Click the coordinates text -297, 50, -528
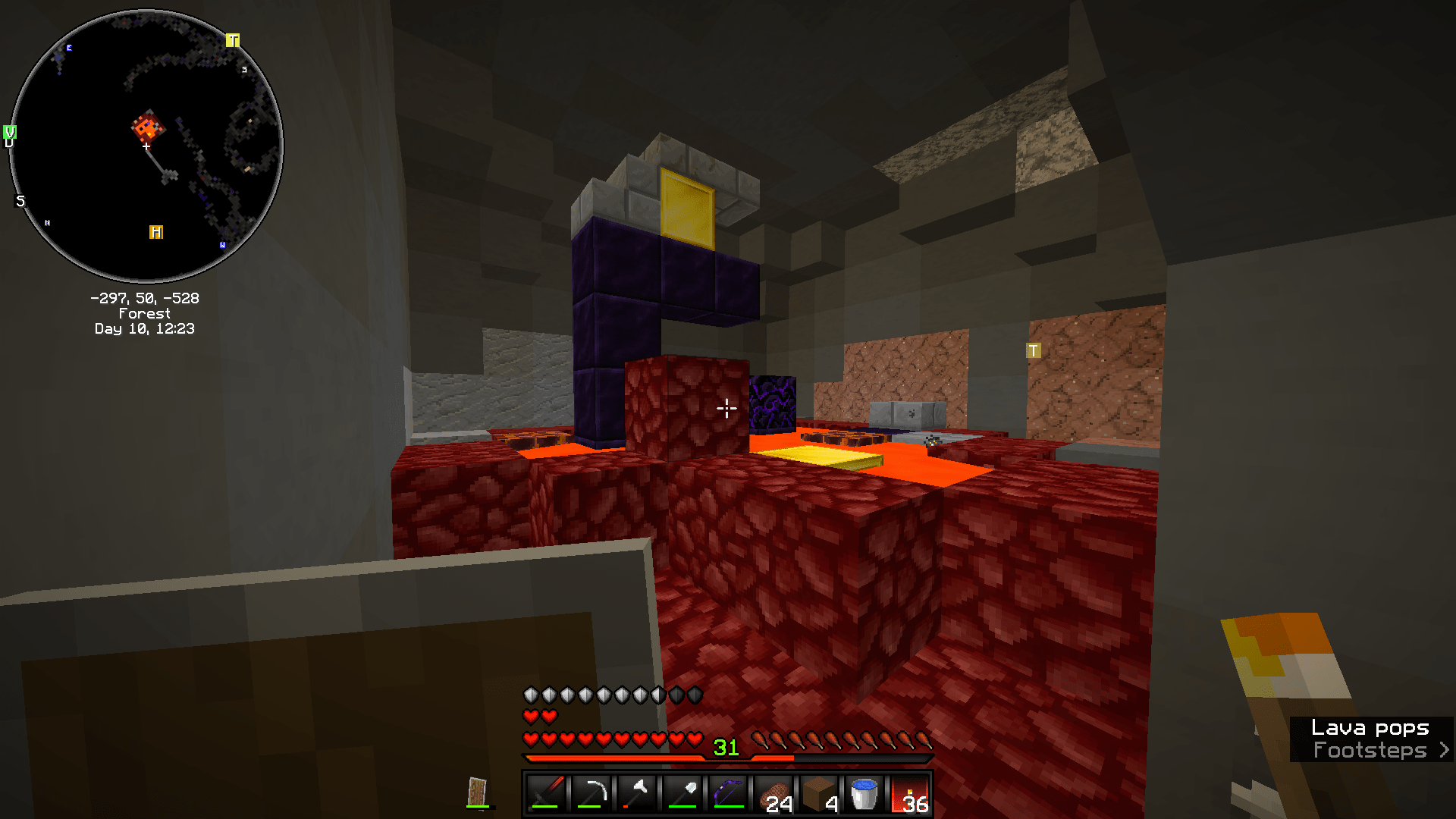Screen dimensions: 1456x819 coord(145,298)
